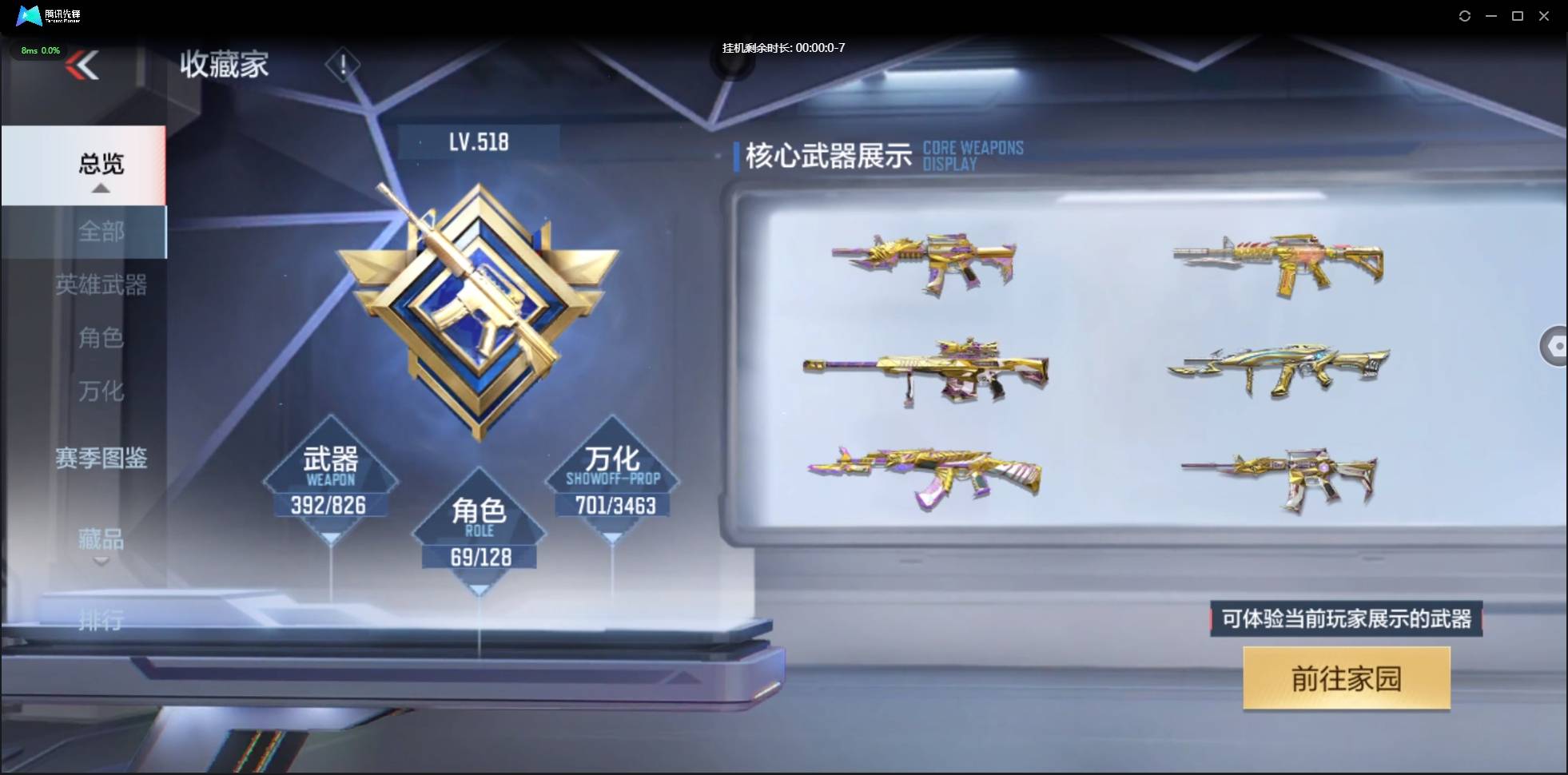Switch sidebar selection to 角色

[x=101, y=339]
